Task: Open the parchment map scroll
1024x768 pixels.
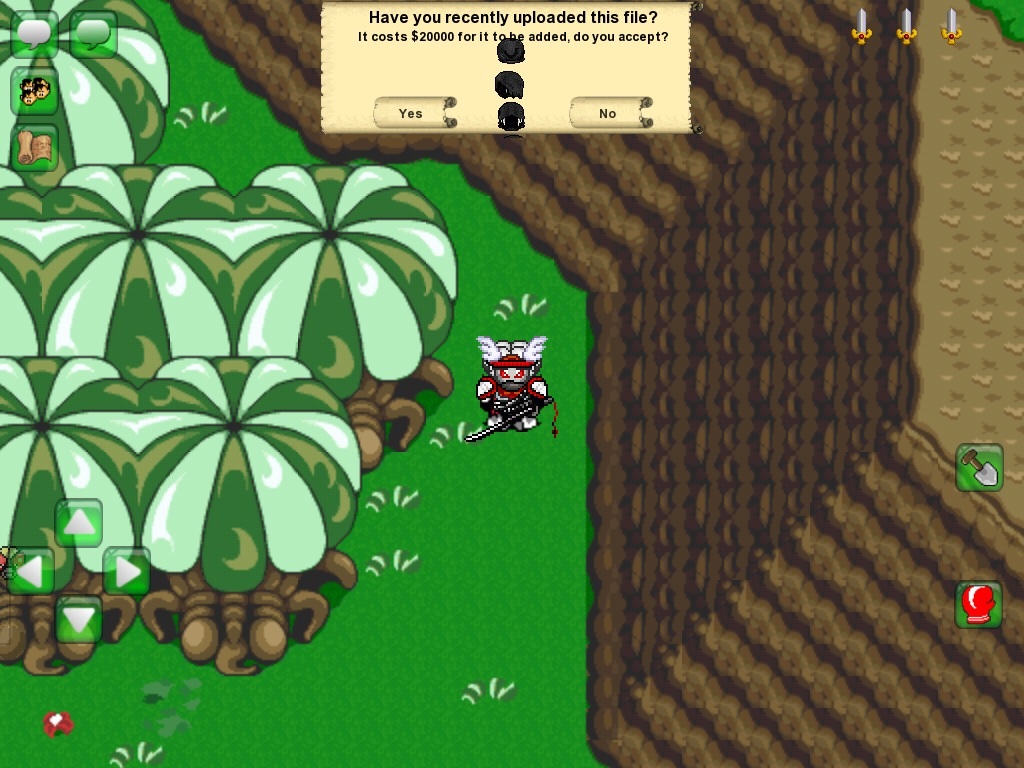Action: click(x=34, y=147)
